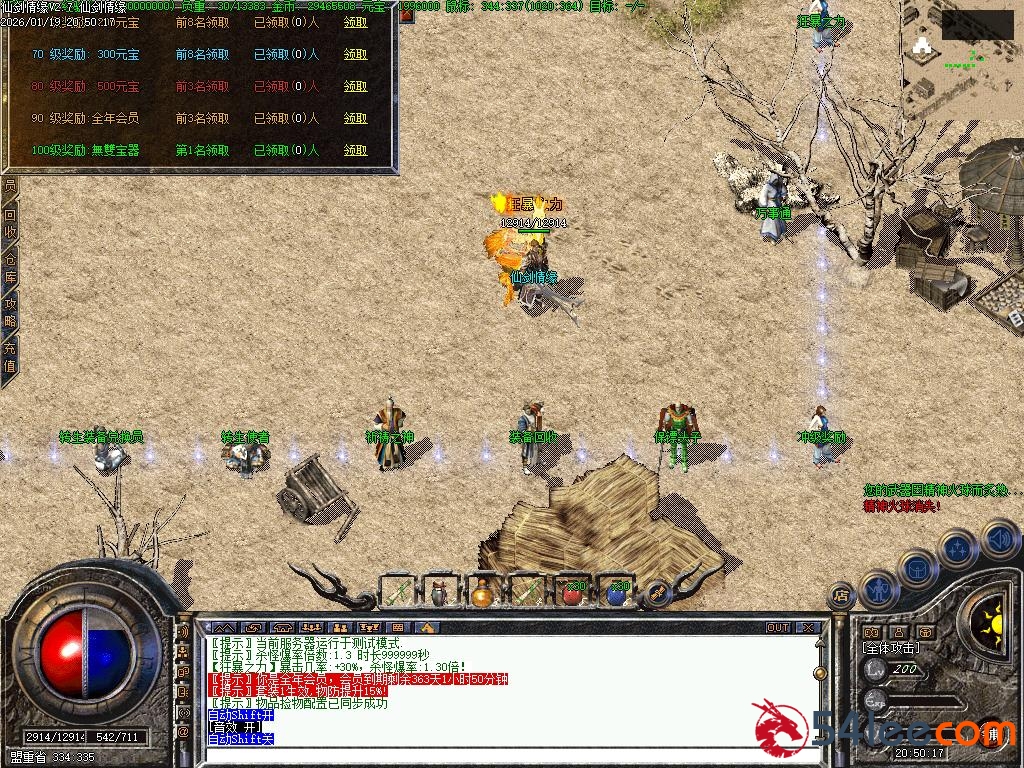
Task: Claim the level 100 無雙宝器 reward
Action: tap(355, 151)
